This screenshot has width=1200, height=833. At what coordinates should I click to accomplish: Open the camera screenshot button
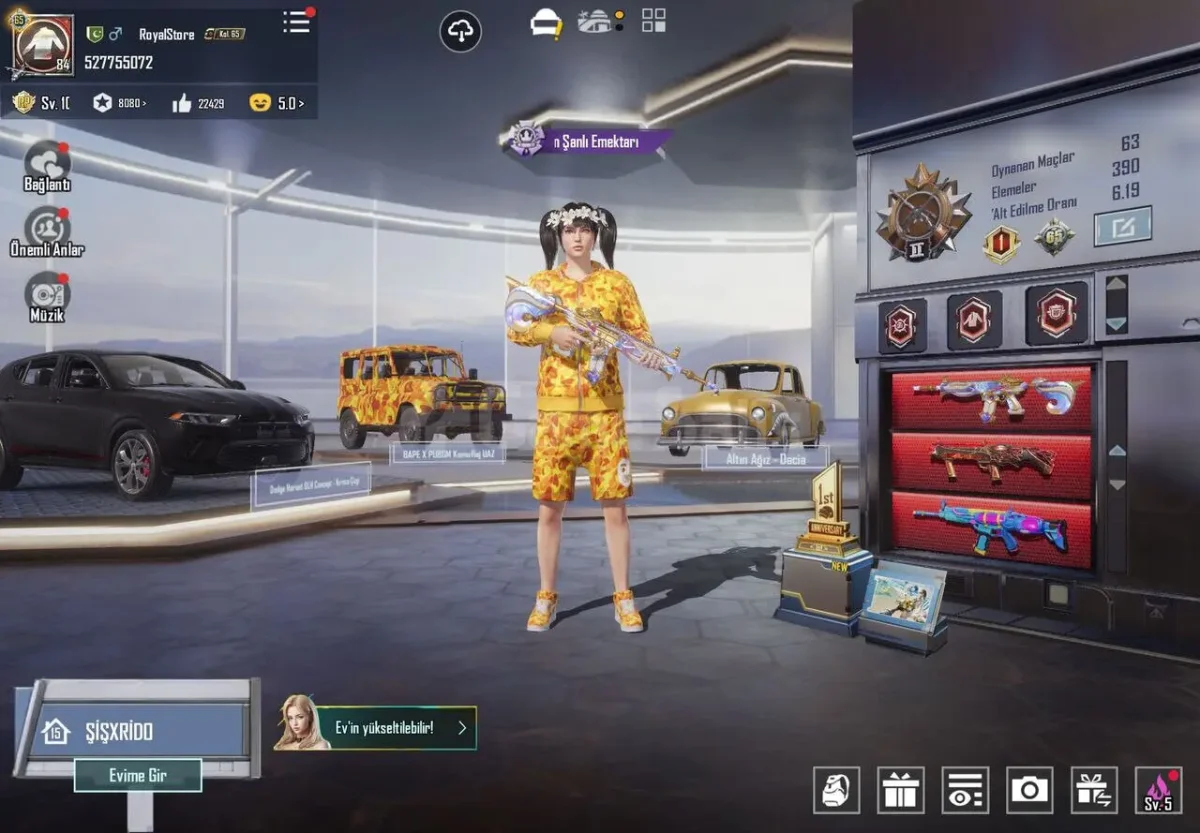pos(1029,790)
